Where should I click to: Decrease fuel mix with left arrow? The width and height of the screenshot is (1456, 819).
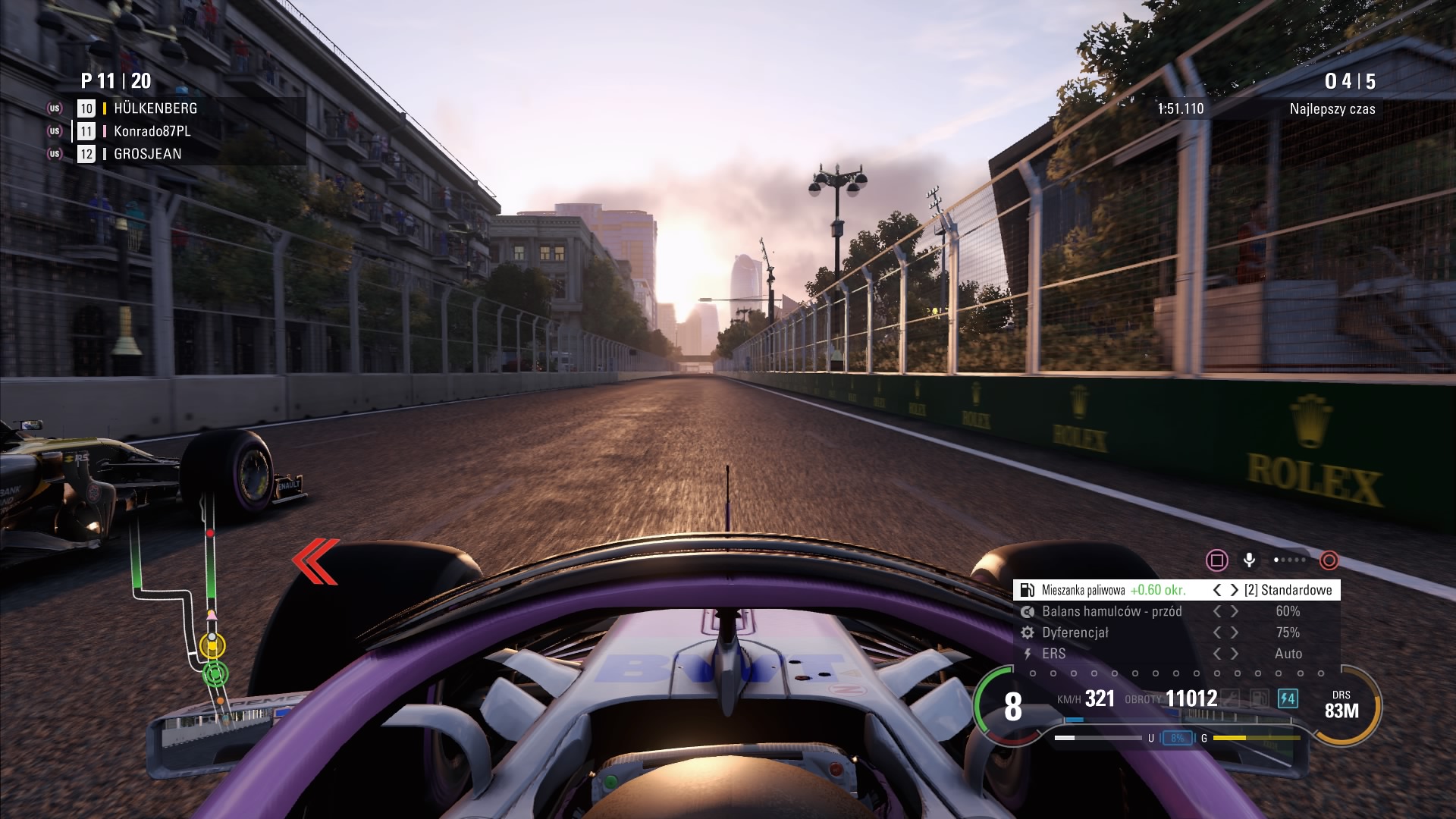(x=1216, y=590)
